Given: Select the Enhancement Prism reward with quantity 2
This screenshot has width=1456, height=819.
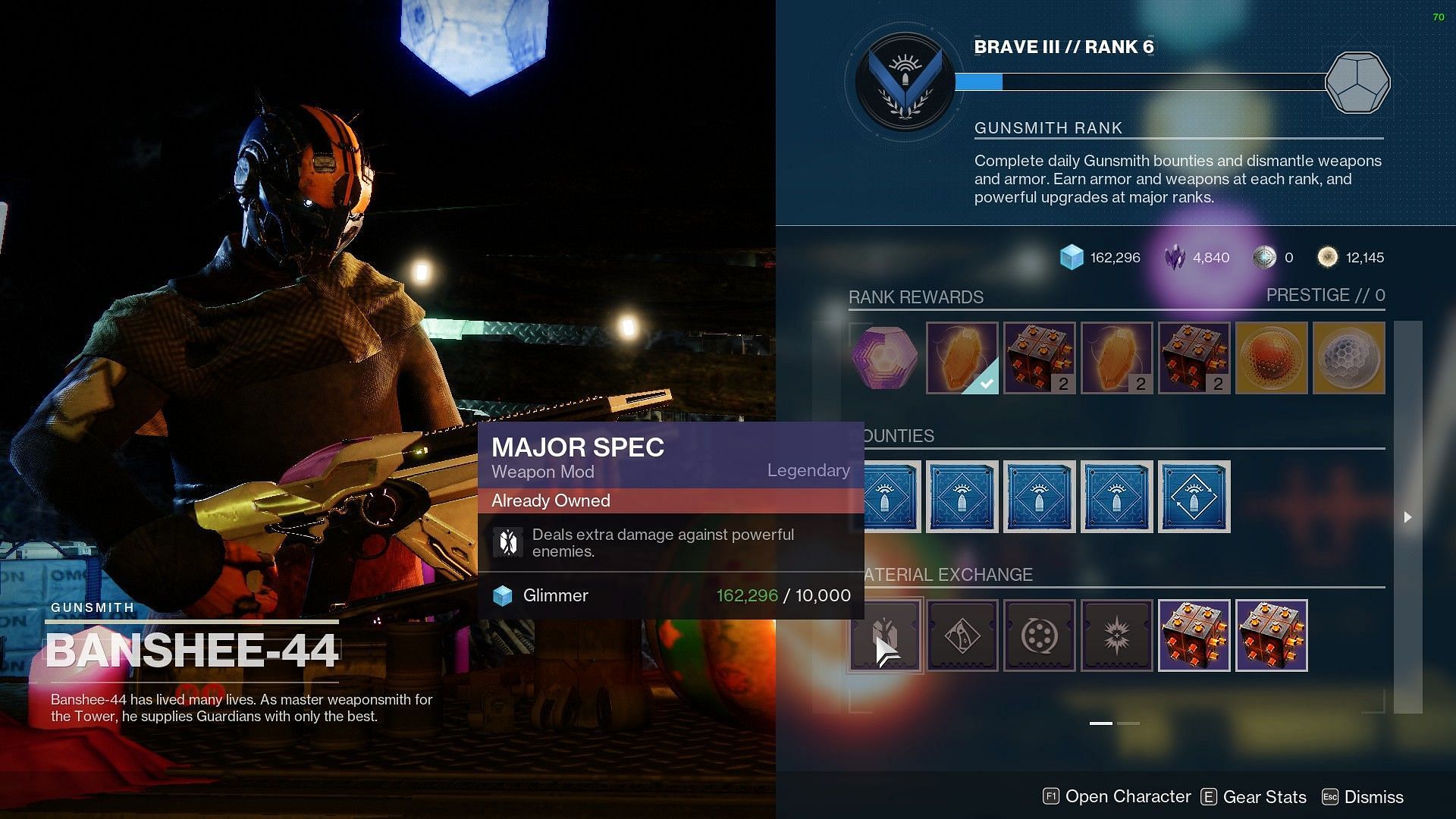Looking at the screenshot, I should pos(1117,358).
